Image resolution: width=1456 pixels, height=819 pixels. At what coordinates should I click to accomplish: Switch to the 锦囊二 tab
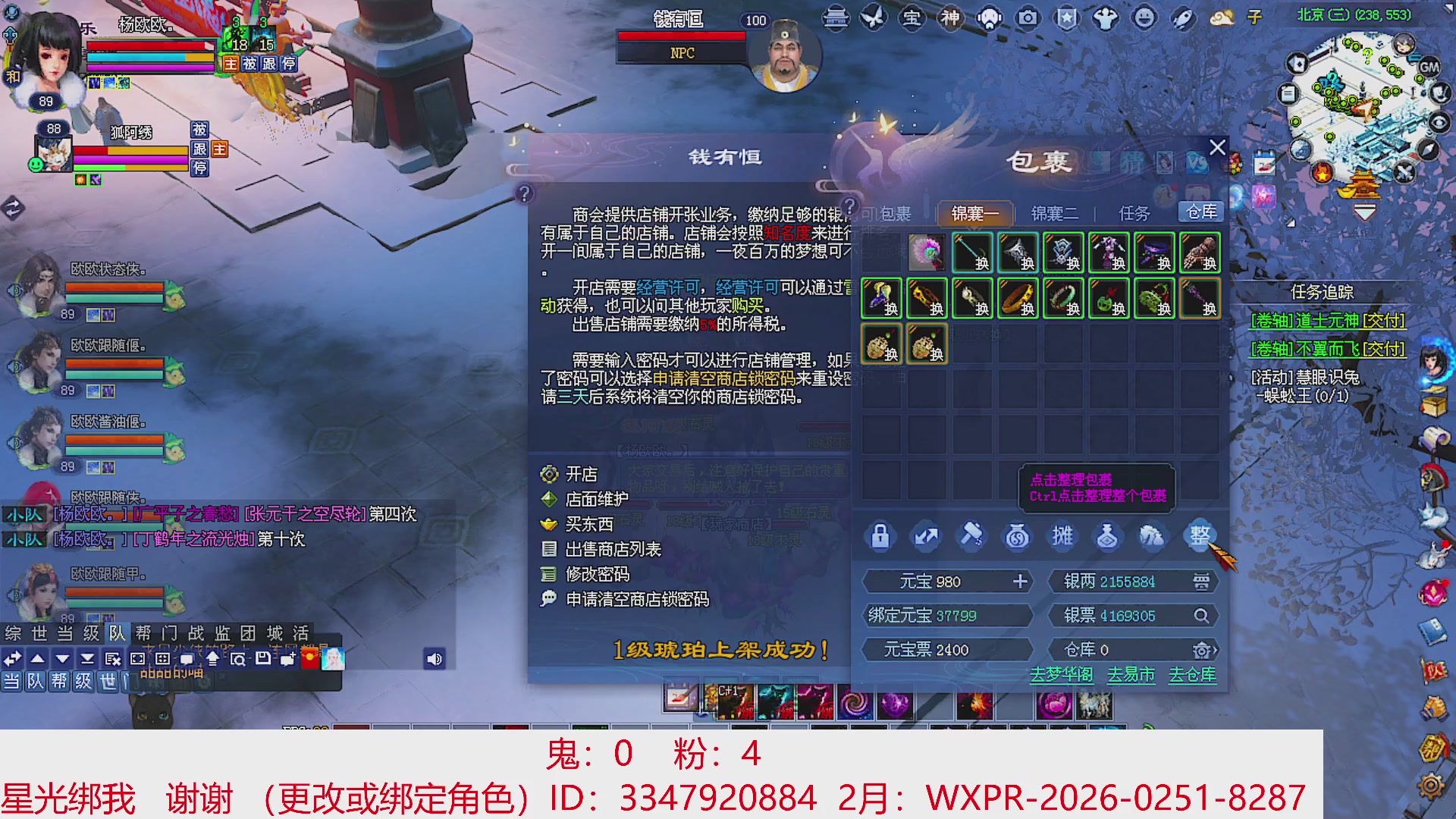(1056, 213)
